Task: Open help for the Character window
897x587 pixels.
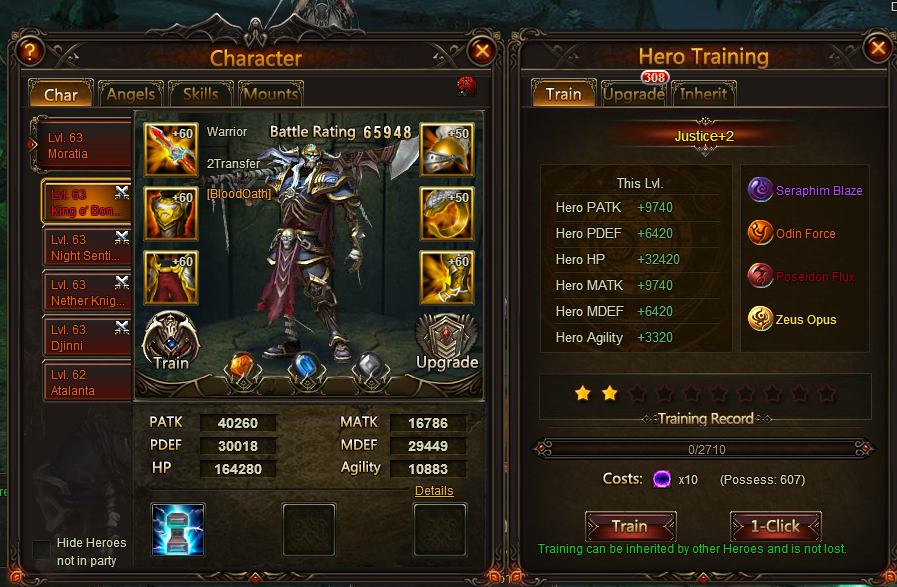Action: click(x=31, y=51)
